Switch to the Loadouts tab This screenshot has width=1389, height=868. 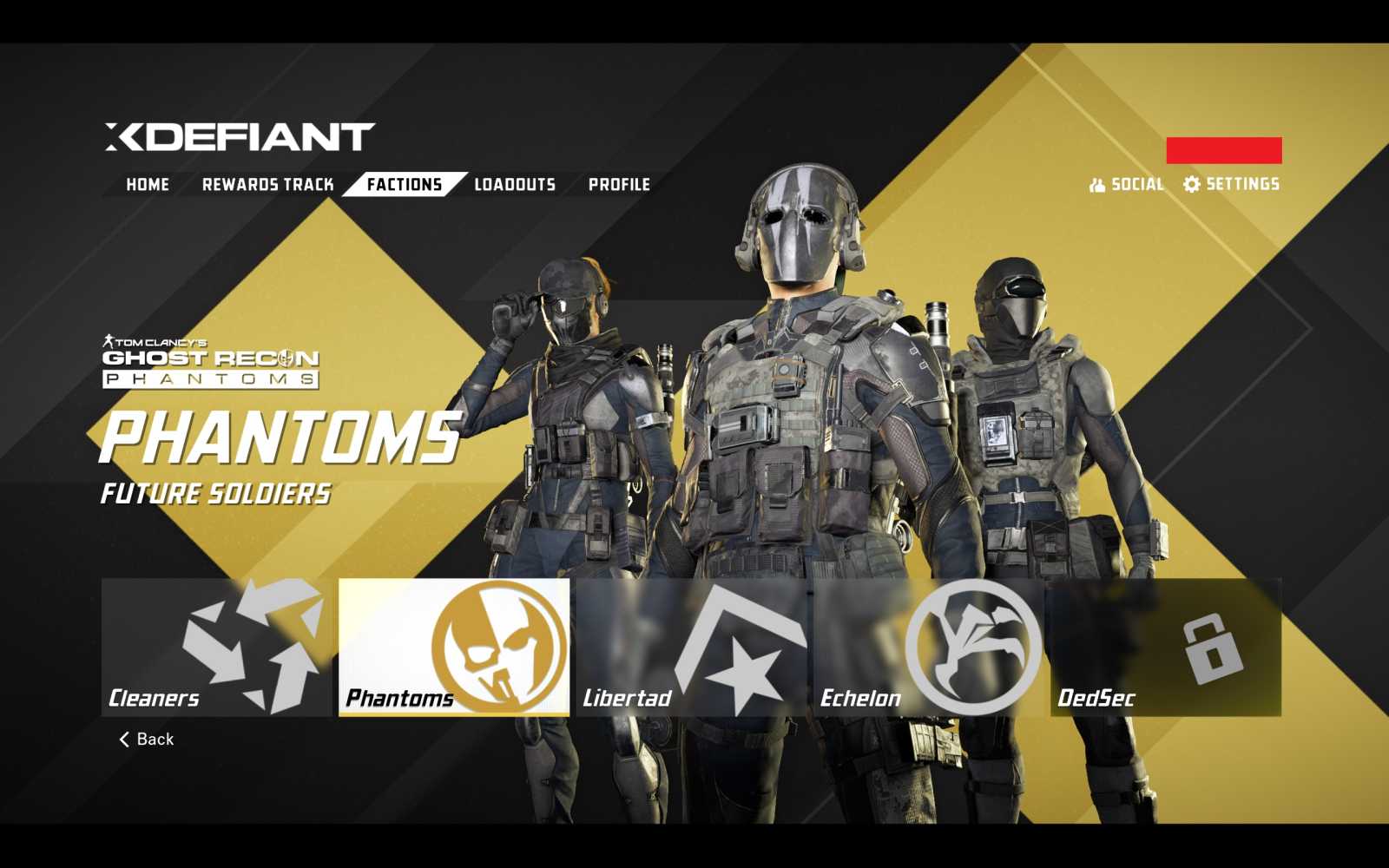click(x=513, y=184)
